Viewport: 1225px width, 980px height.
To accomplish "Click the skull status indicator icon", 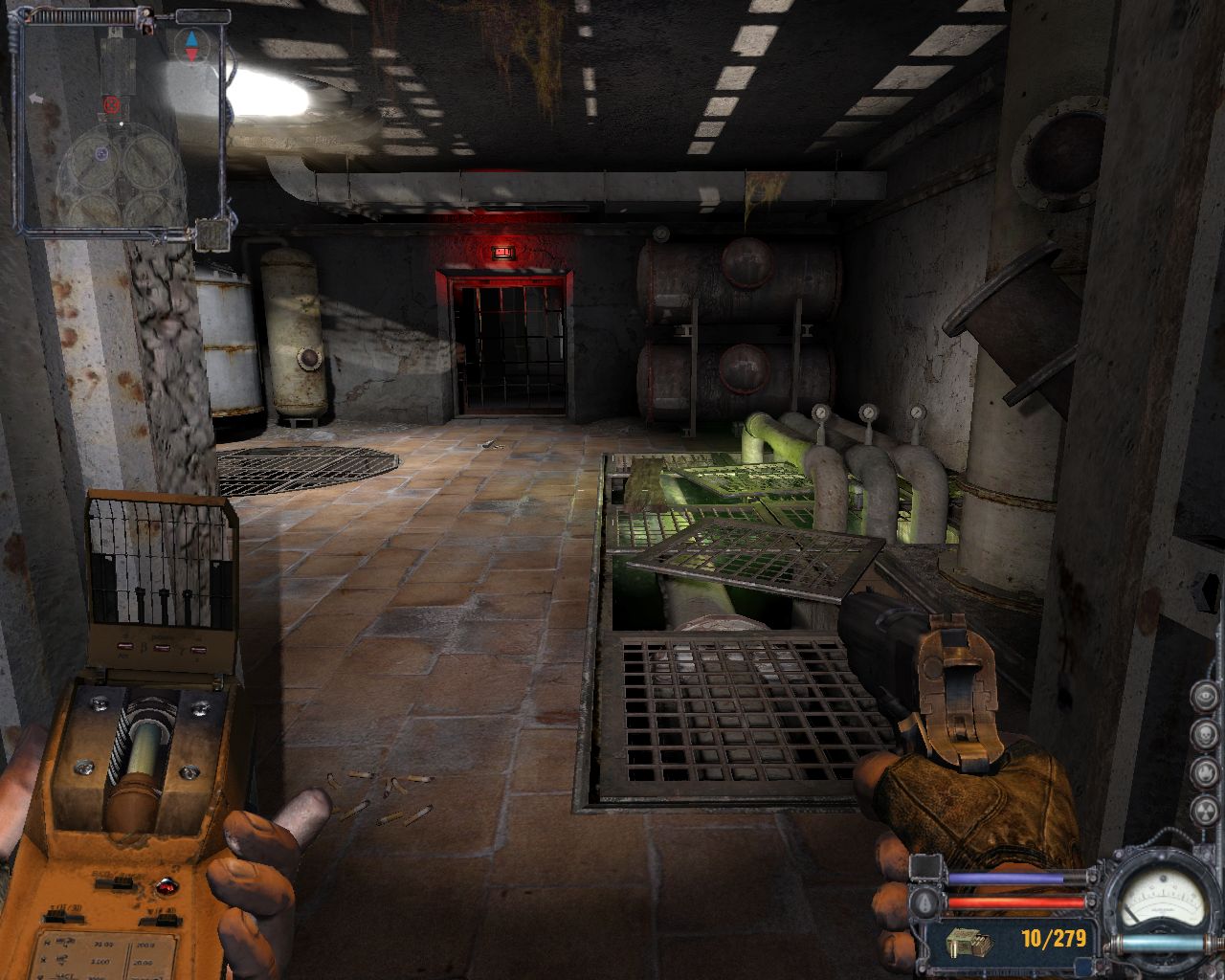I will point(1205,733).
